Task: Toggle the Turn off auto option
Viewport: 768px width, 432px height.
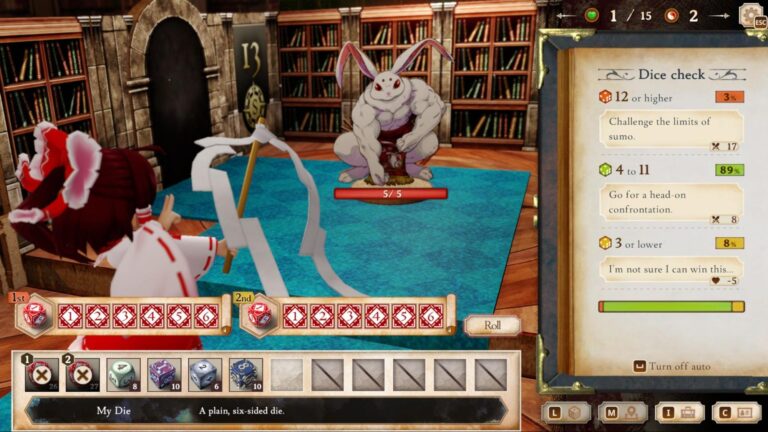Action: 672,366
